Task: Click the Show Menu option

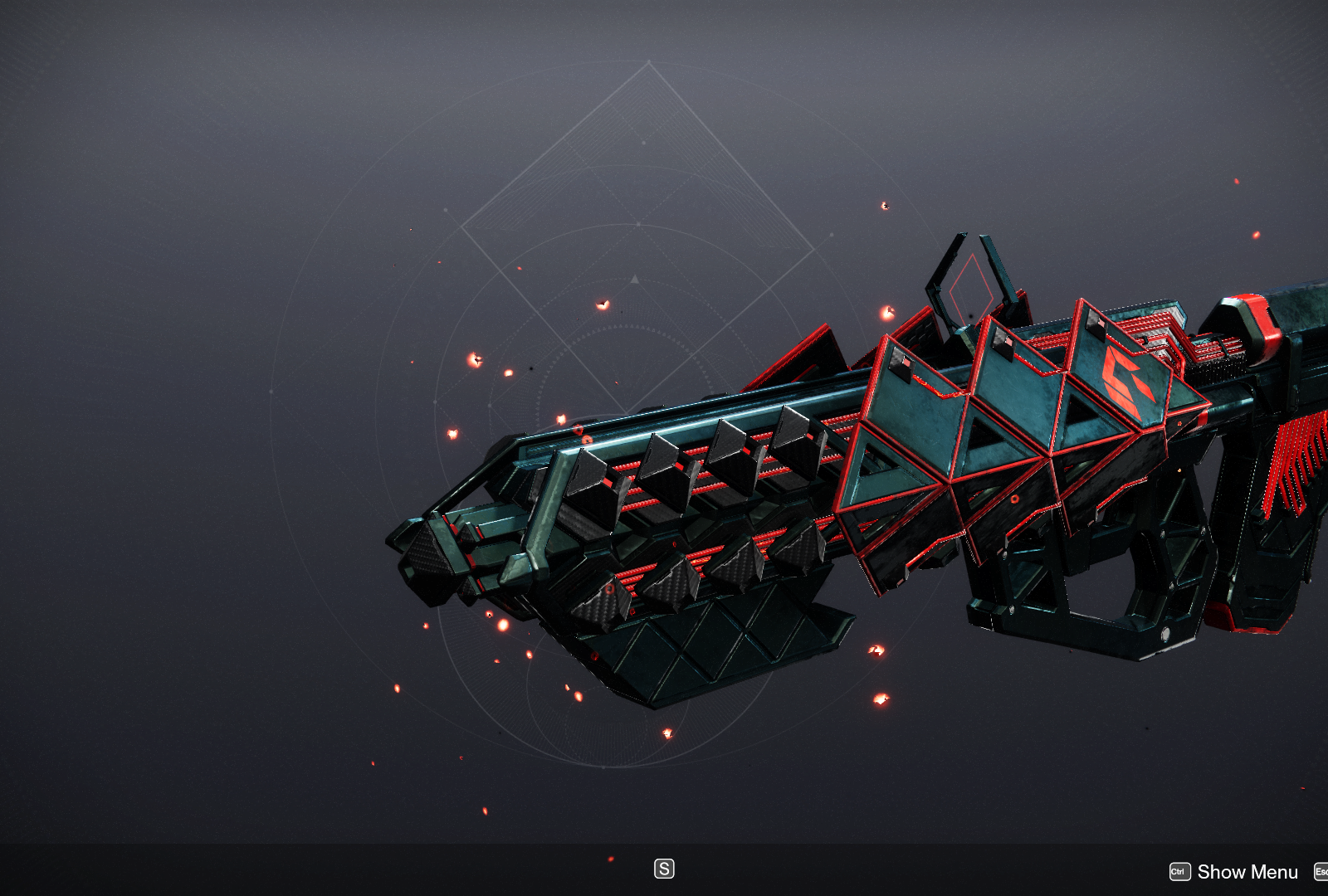Action: 1247,872
